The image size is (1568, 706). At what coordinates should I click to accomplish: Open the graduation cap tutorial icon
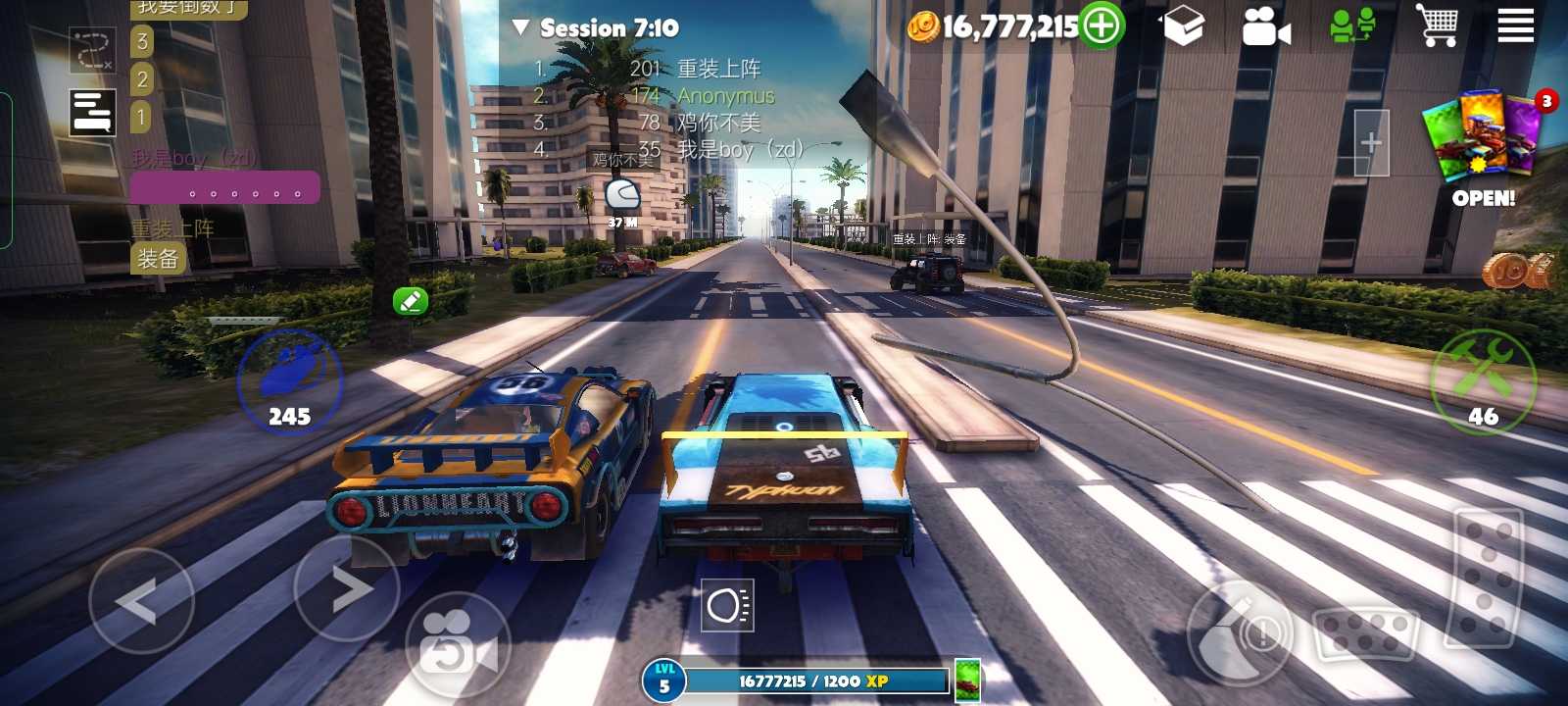[x=1183, y=26]
